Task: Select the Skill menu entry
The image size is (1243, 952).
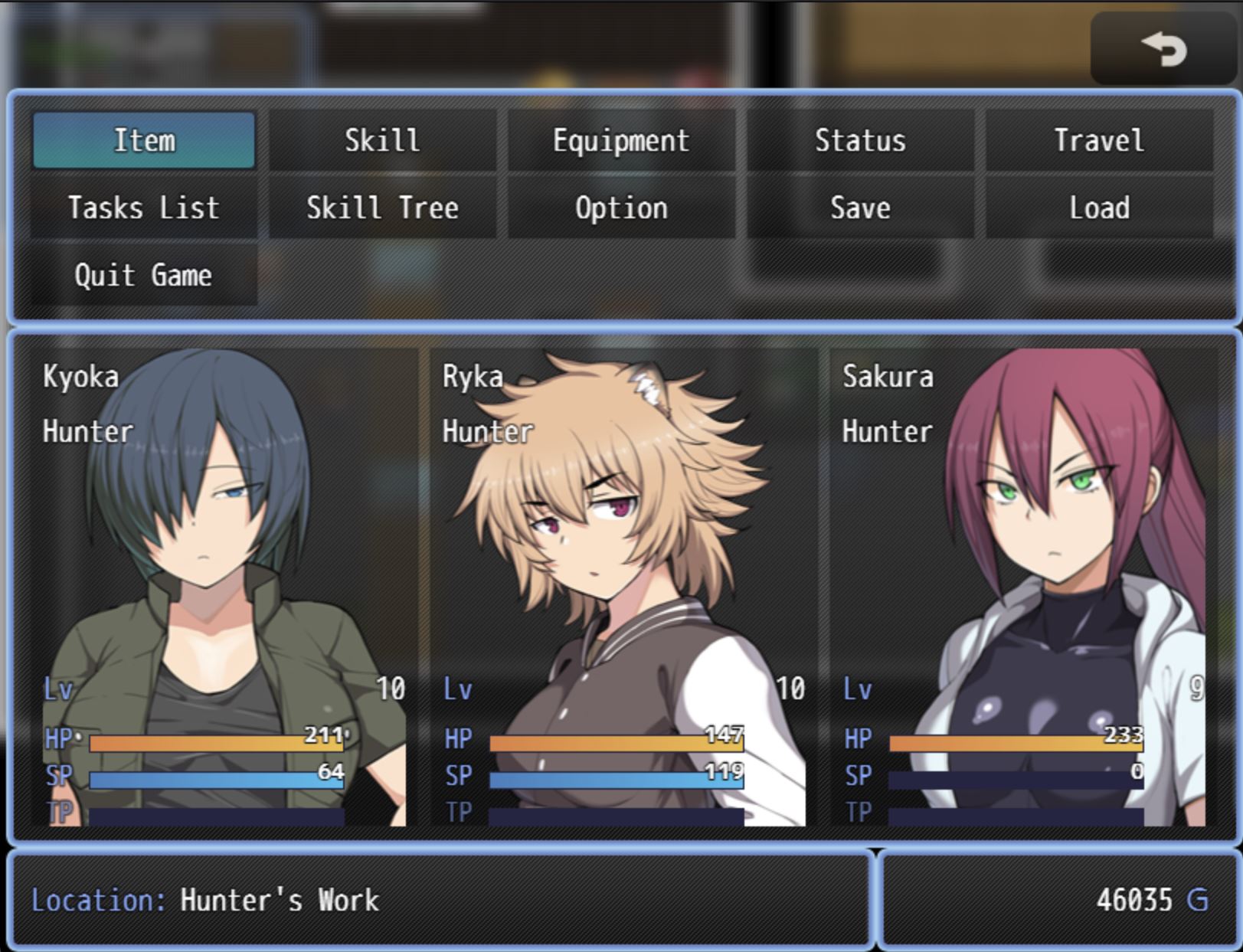Action: tap(382, 140)
